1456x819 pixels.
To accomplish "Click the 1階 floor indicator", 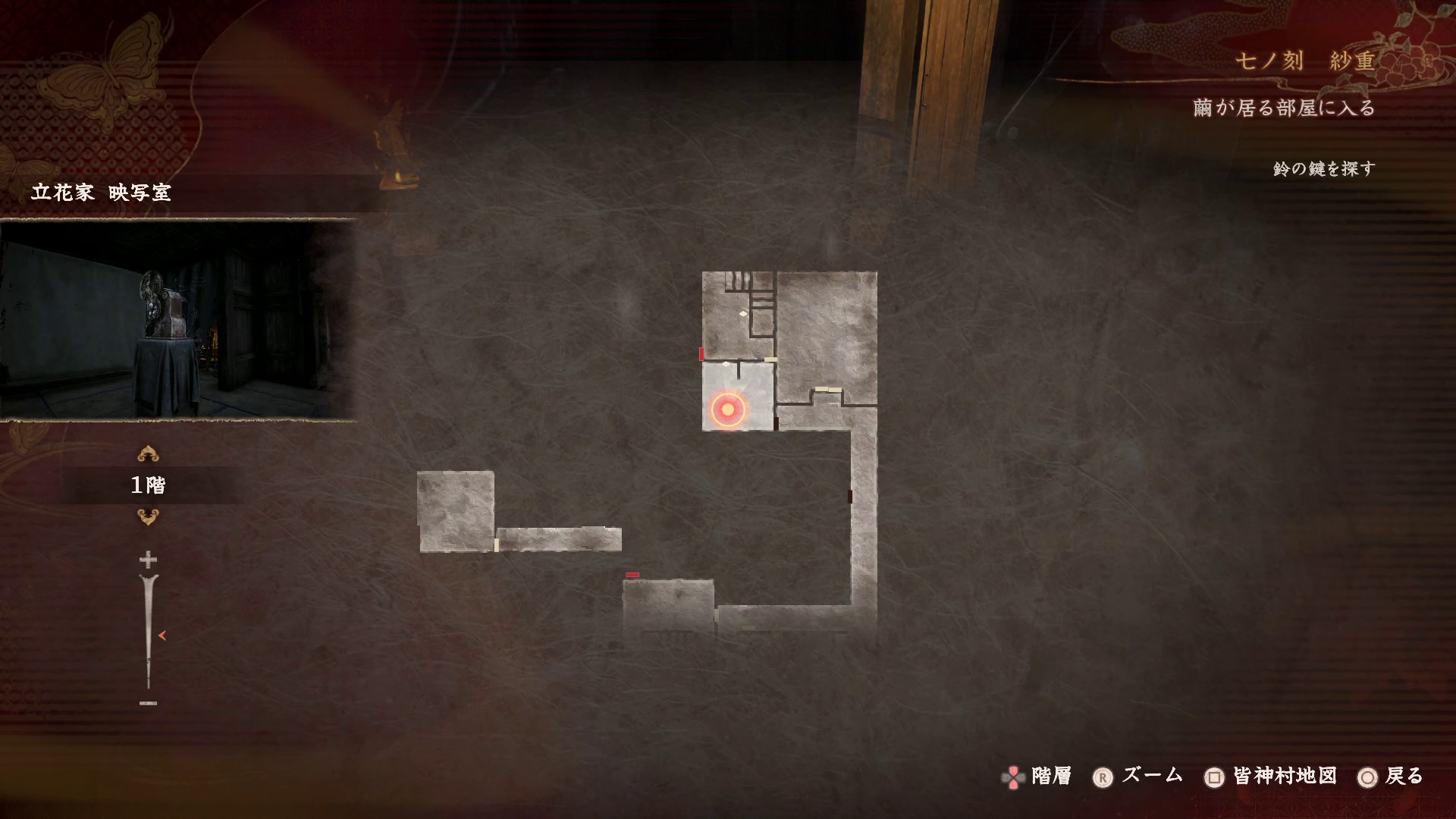I will pos(148,485).
